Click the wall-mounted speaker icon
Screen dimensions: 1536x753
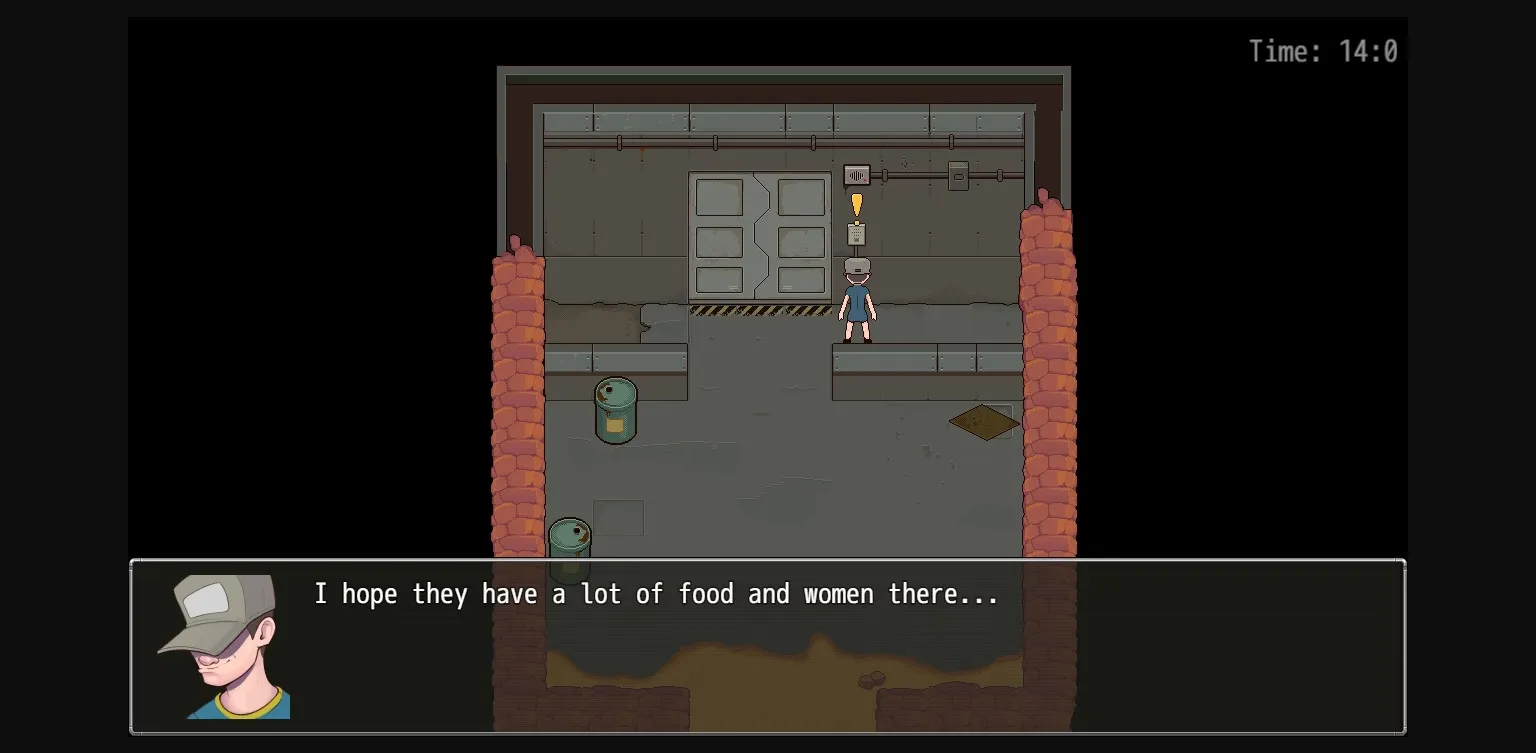[857, 173]
